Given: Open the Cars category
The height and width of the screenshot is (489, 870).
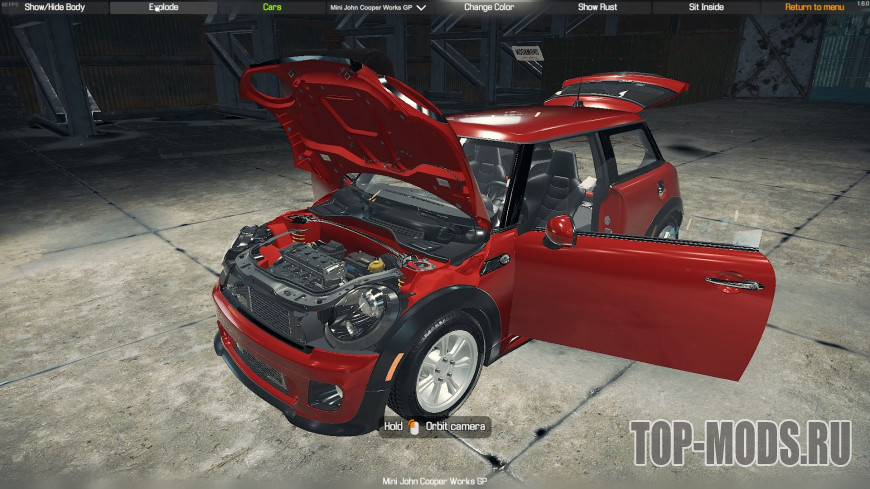Looking at the screenshot, I should tap(272, 7).
